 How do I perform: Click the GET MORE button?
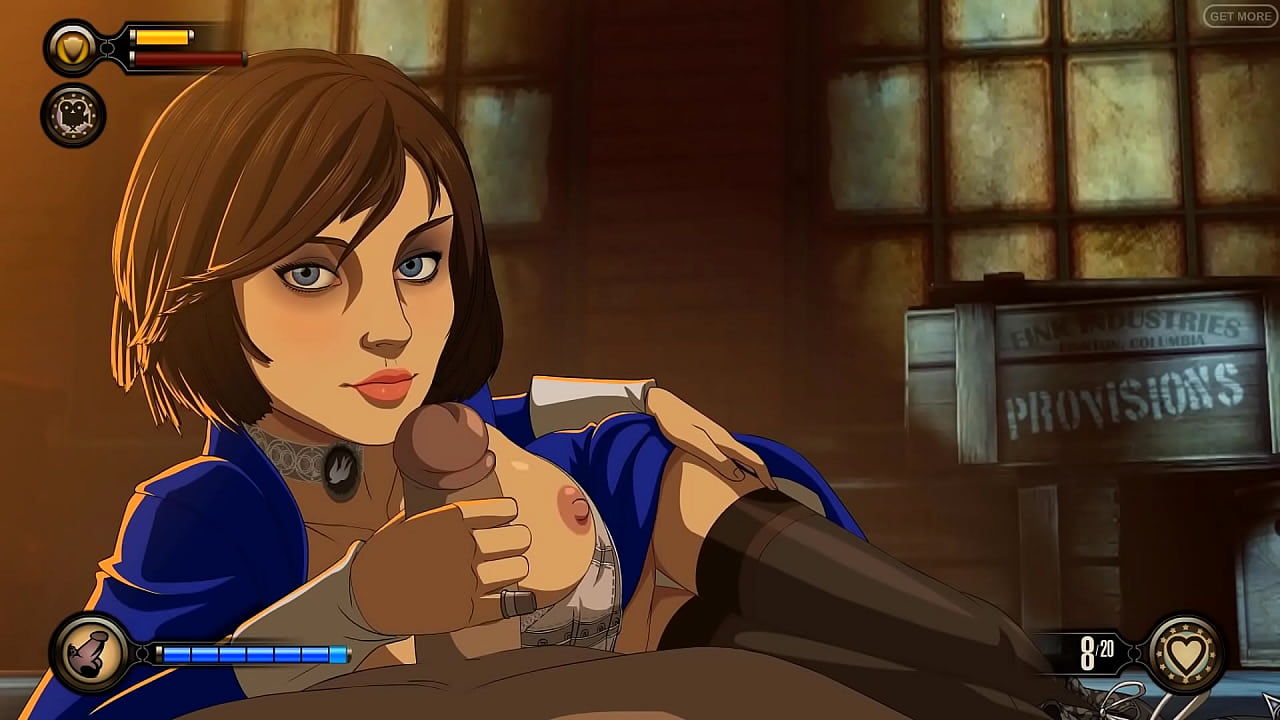(x=1240, y=16)
